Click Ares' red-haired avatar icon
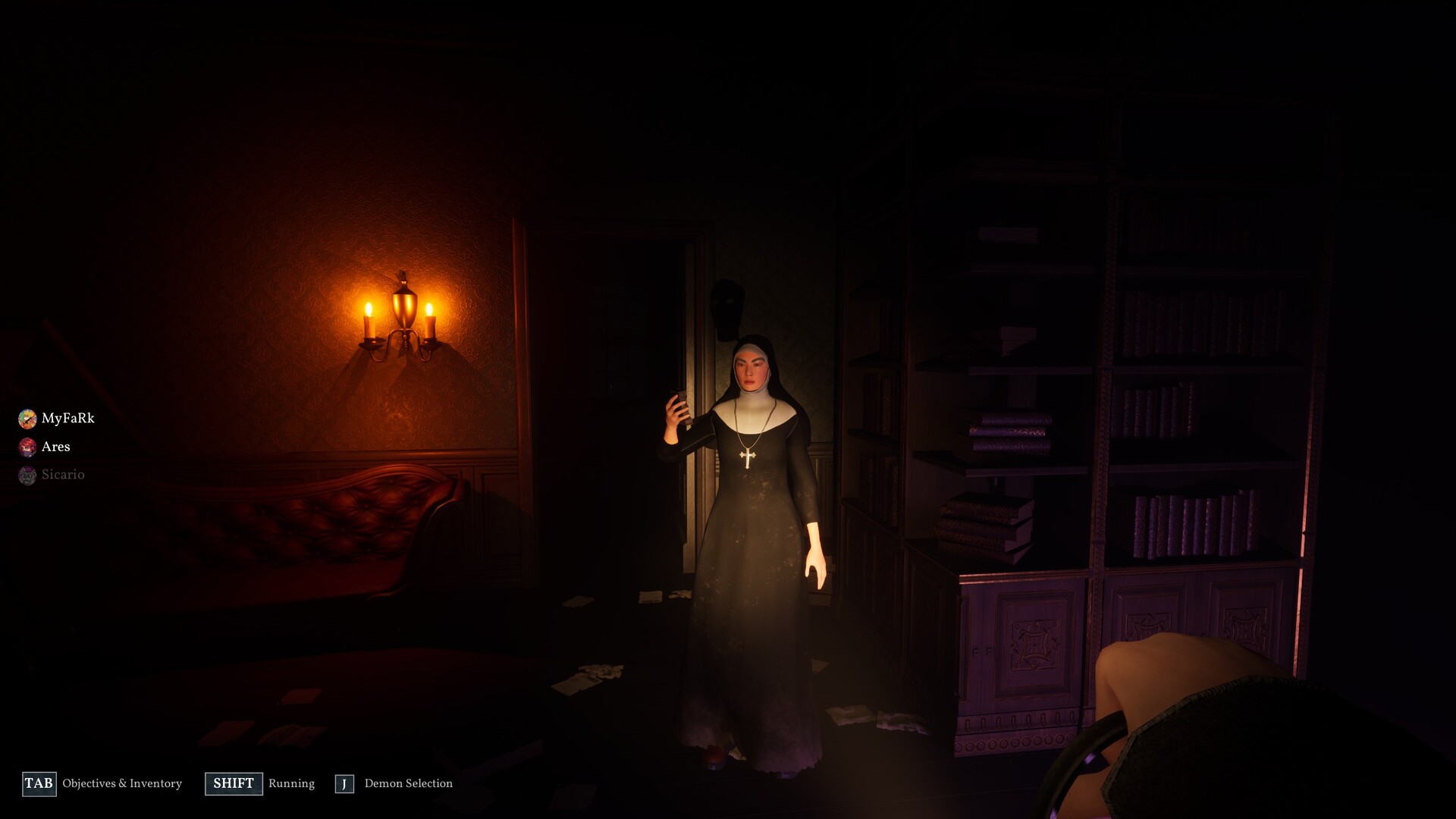This screenshot has width=1456, height=819. [x=27, y=447]
